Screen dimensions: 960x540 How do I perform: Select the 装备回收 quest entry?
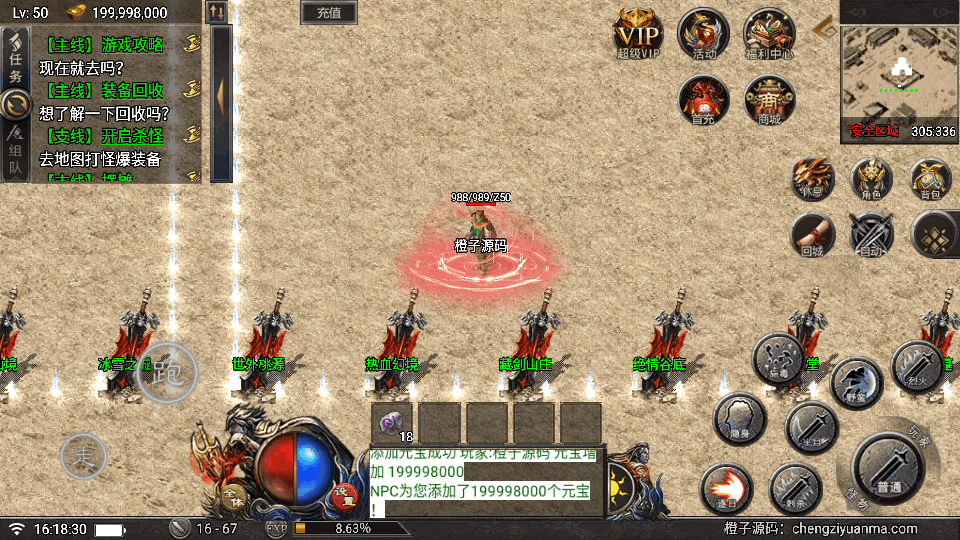[103, 90]
